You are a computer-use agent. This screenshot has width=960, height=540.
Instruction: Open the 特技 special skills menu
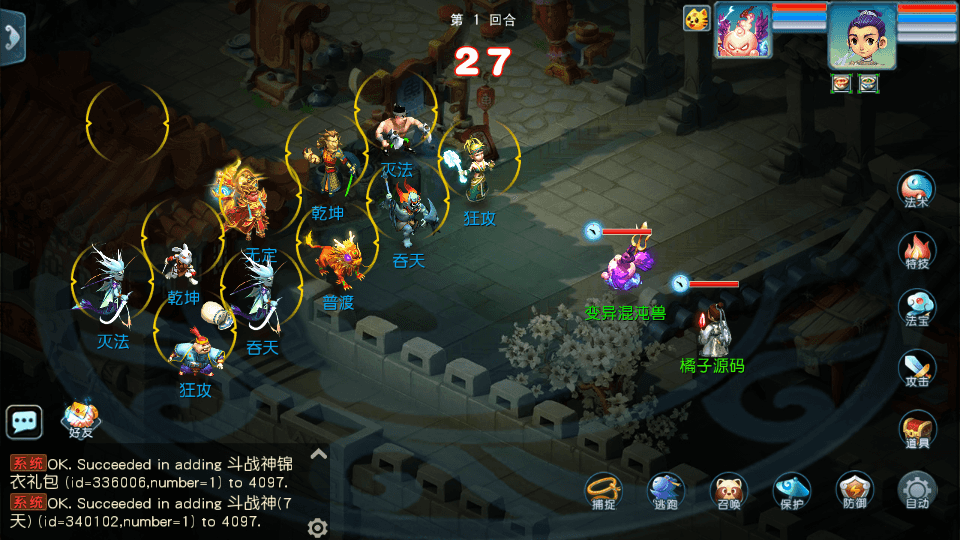tap(916, 250)
